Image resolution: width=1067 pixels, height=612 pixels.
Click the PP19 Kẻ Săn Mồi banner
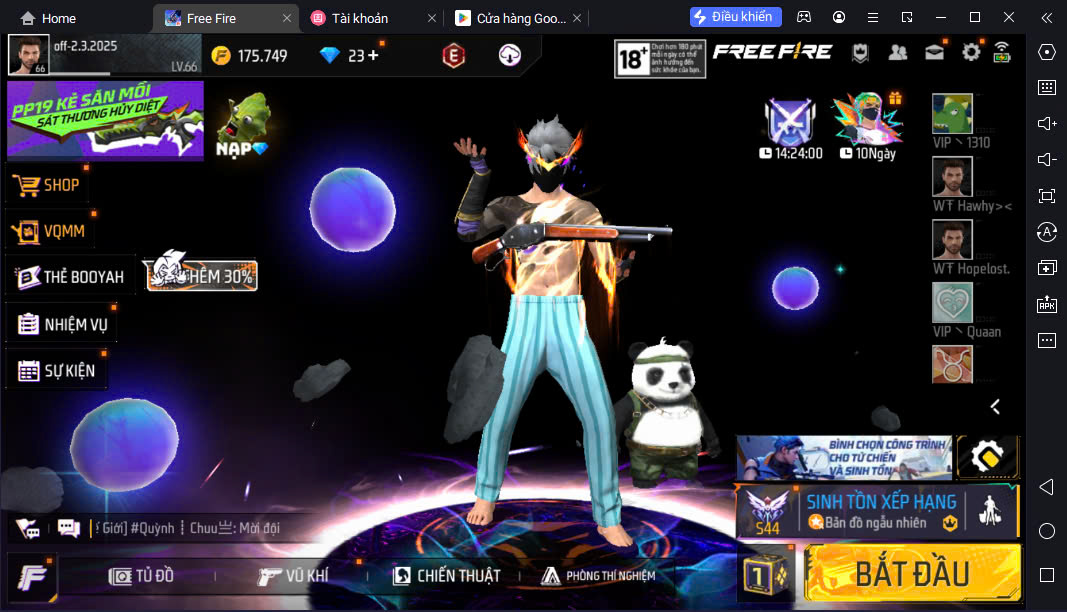tap(105, 120)
